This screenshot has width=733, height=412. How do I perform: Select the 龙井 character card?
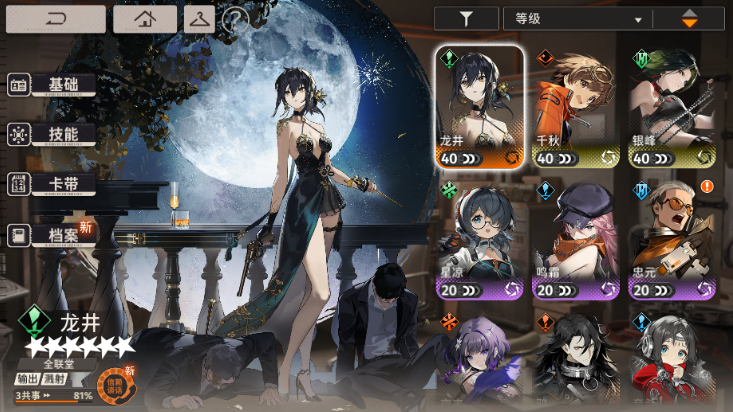(x=480, y=107)
